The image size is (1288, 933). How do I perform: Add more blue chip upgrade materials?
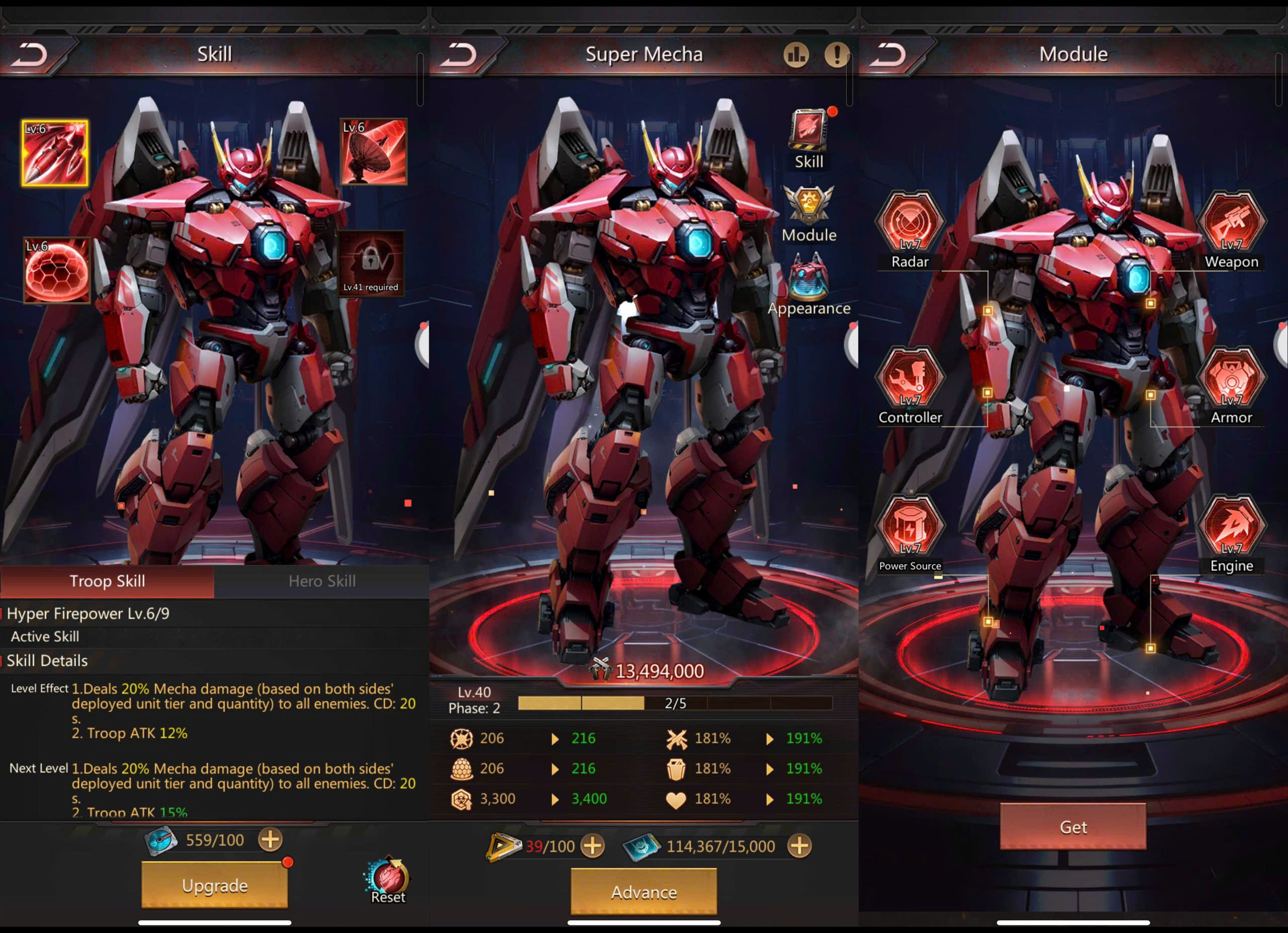(x=799, y=846)
